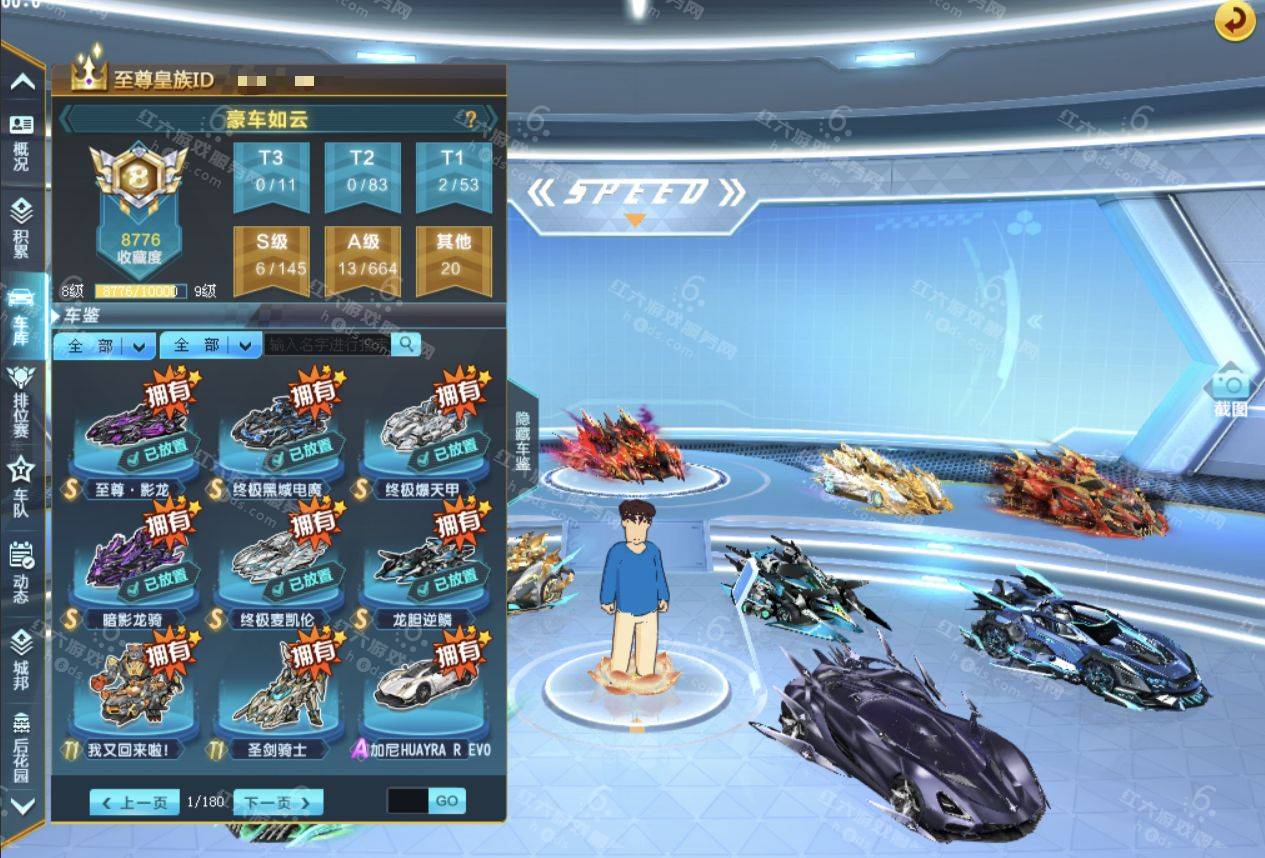Take a screenshot with 截图 button

[x=1230, y=392]
